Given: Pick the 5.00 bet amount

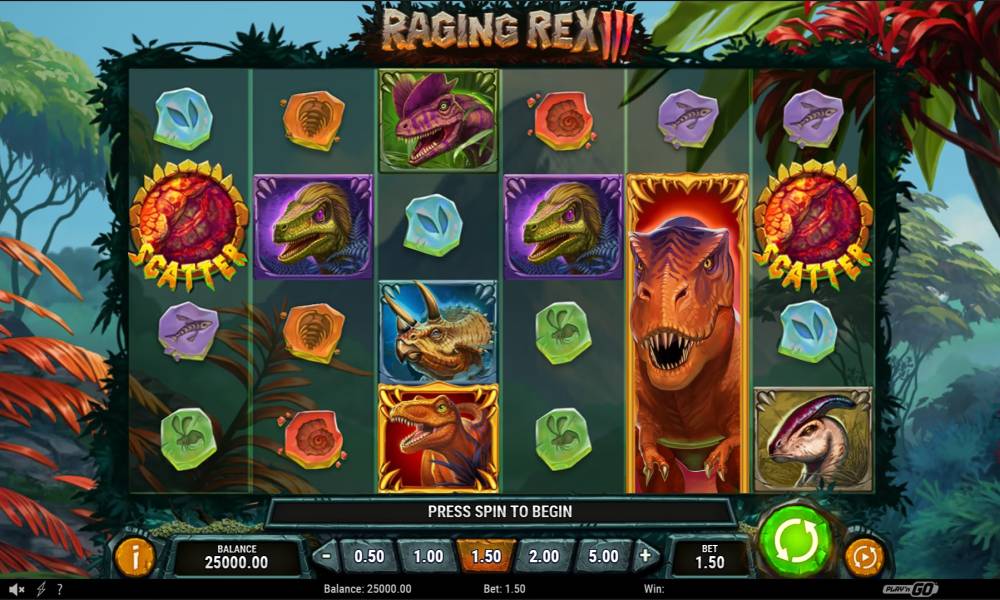Looking at the screenshot, I should click(x=603, y=556).
